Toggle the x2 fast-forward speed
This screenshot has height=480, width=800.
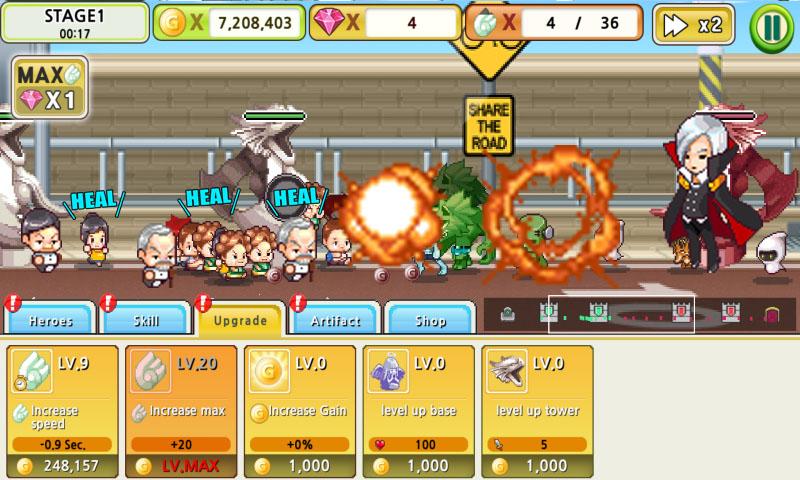point(692,25)
